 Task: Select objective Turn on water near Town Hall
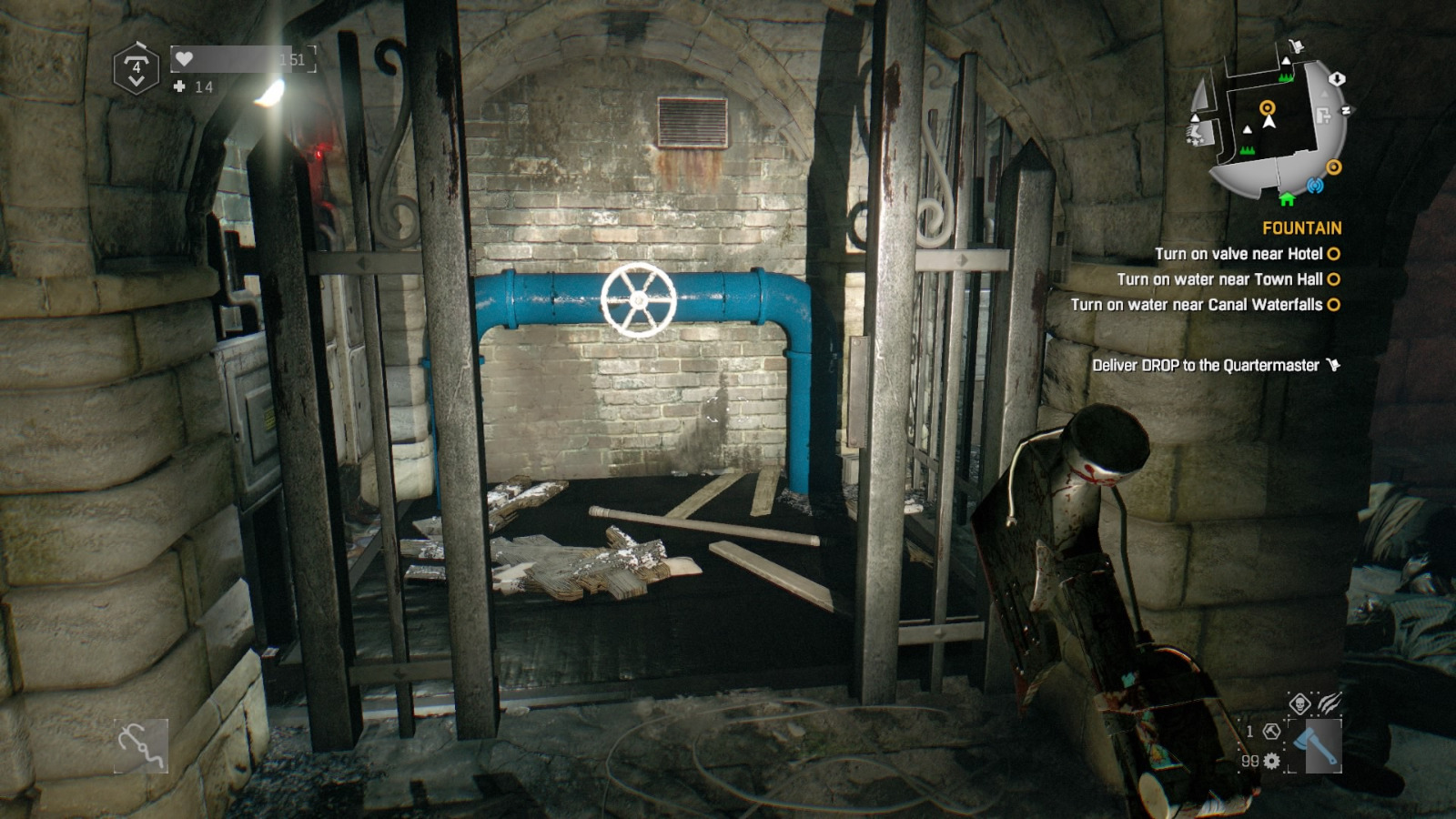(x=1219, y=279)
